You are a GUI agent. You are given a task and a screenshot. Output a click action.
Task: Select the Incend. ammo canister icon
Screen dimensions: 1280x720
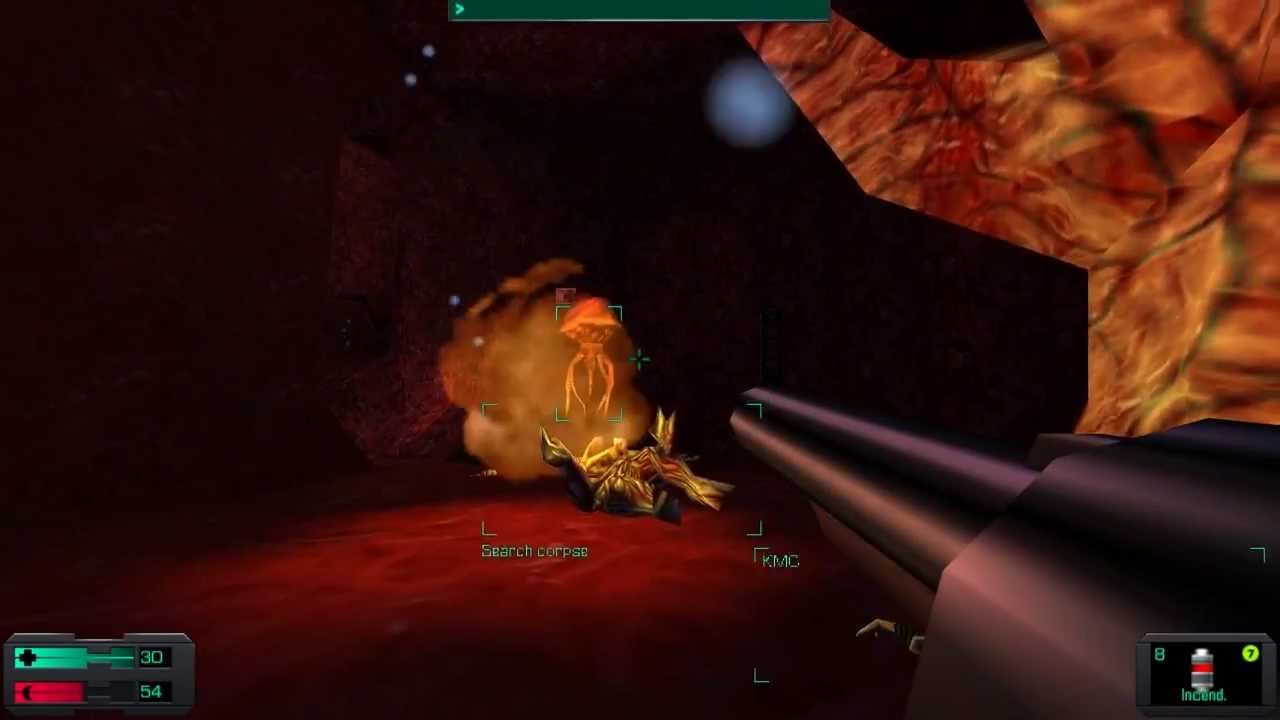[x=1202, y=667]
